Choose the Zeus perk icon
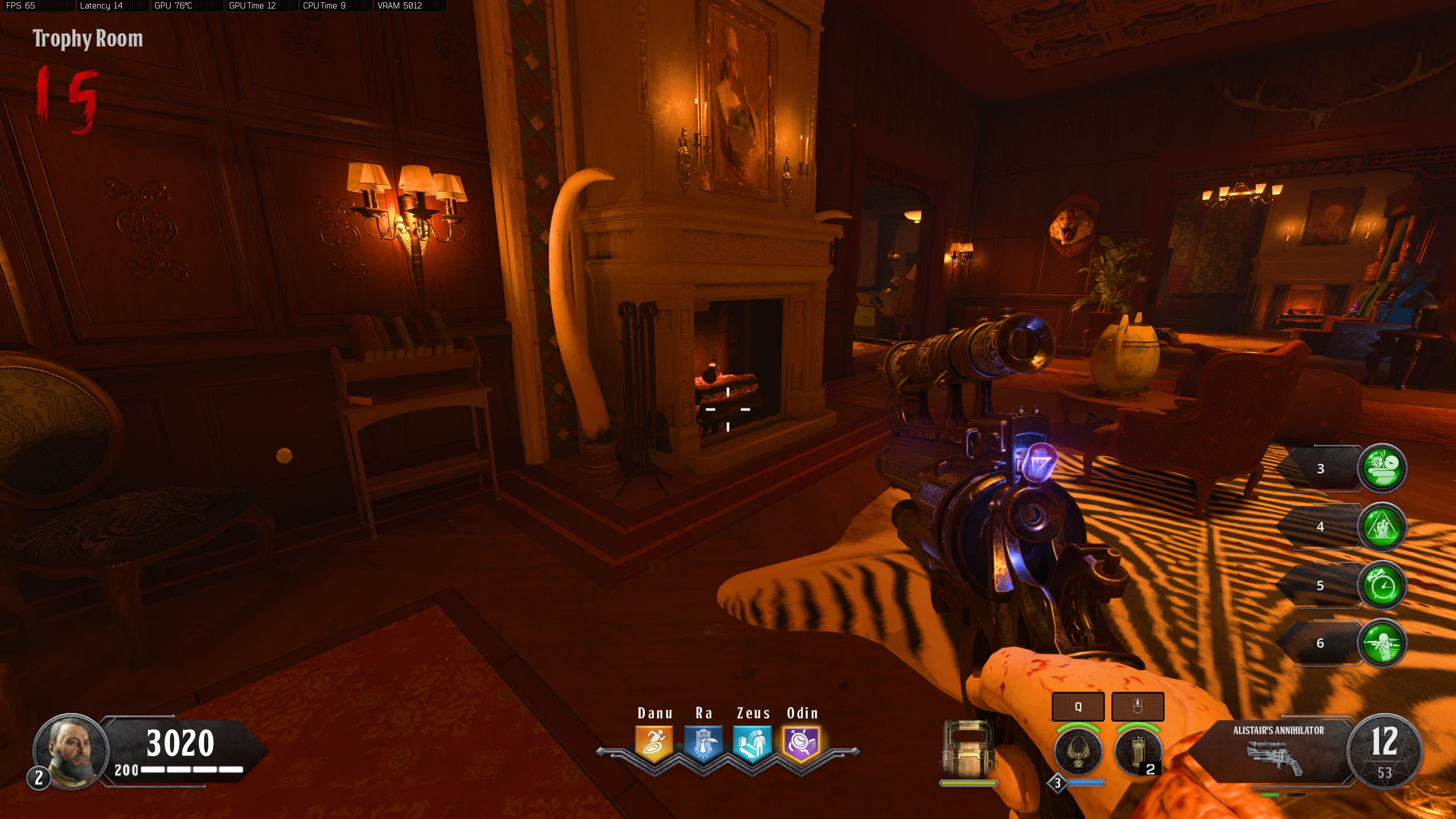This screenshot has height=819, width=1456. 752,743
